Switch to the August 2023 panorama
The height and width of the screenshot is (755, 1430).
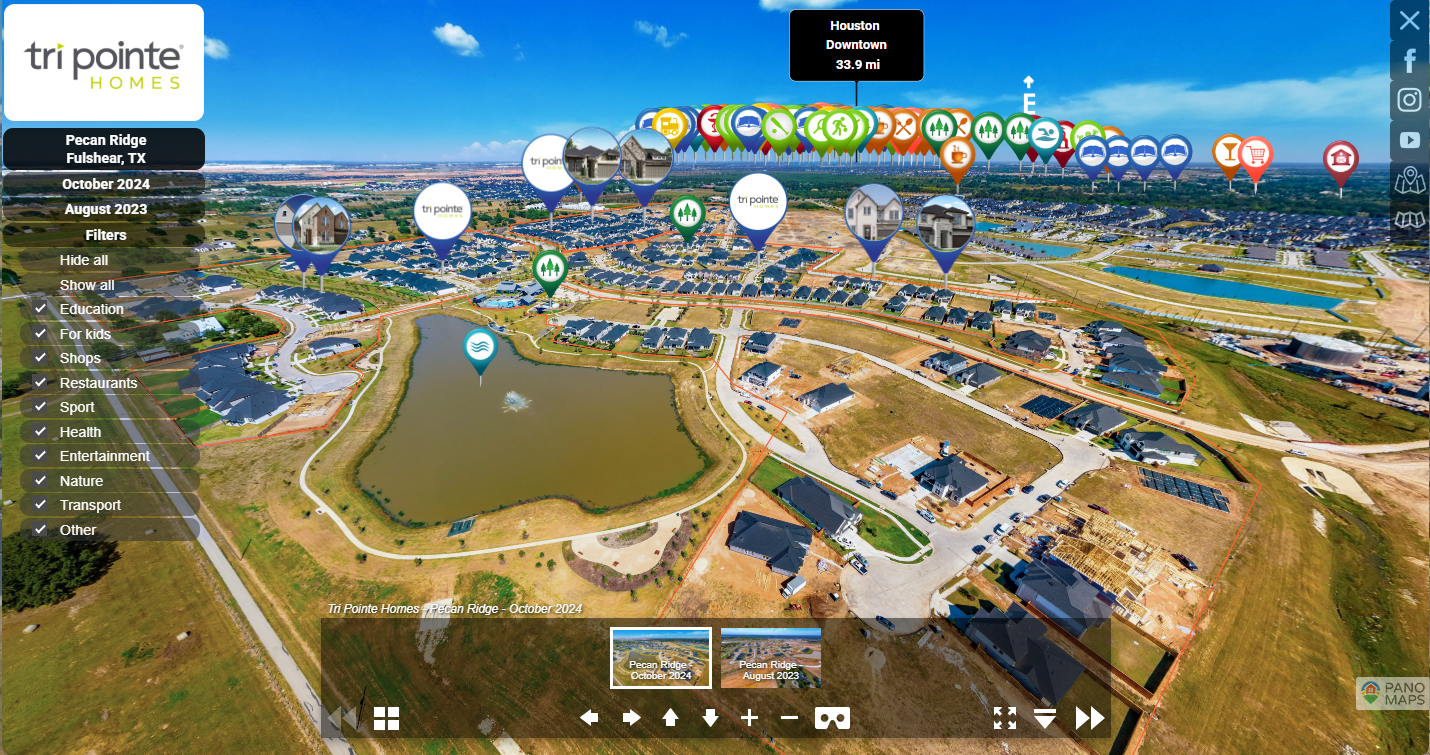[x=105, y=209]
